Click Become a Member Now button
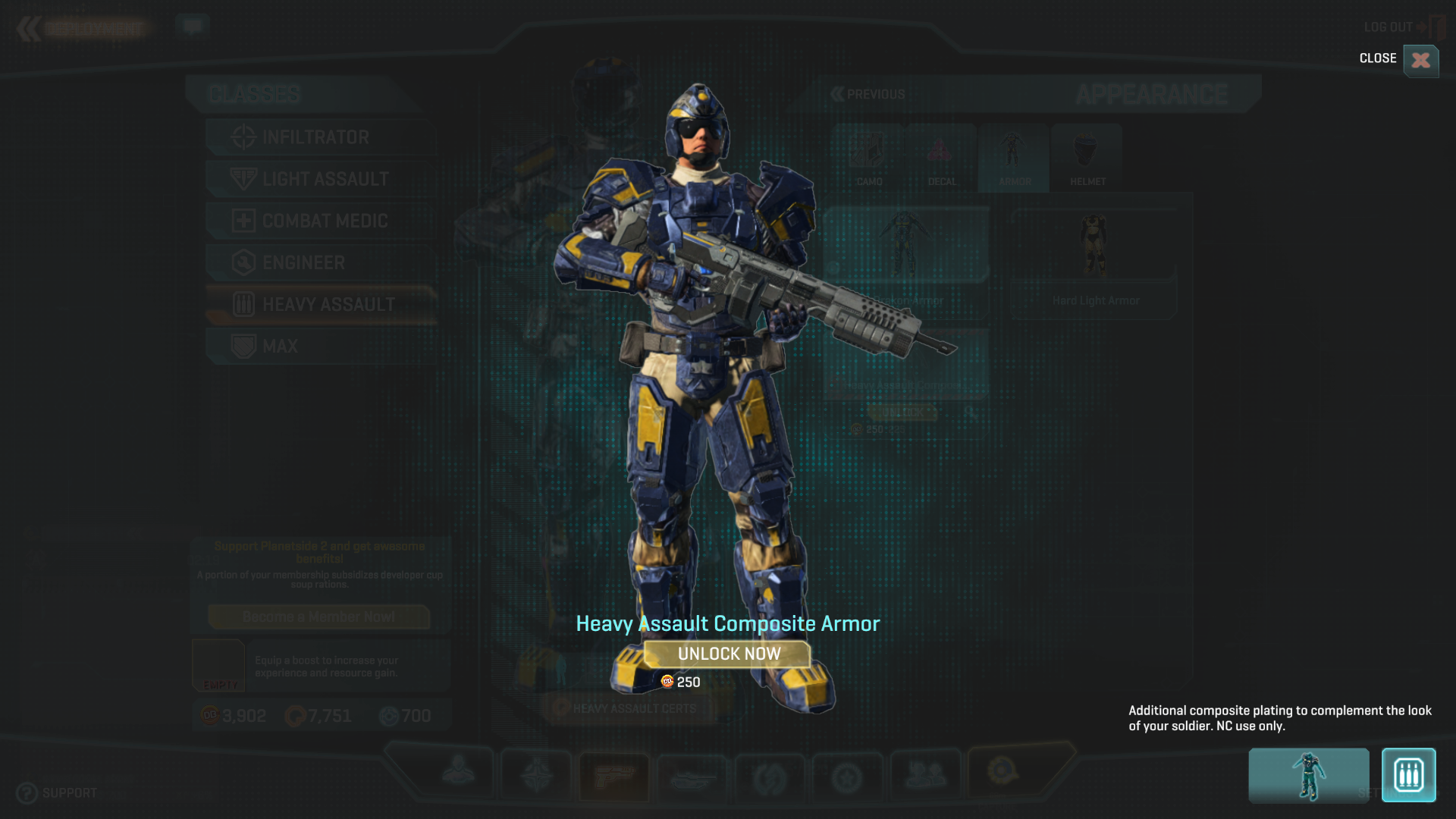The height and width of the screenshot is (819, 1456). pyautogui.click(x=318, y=617)
